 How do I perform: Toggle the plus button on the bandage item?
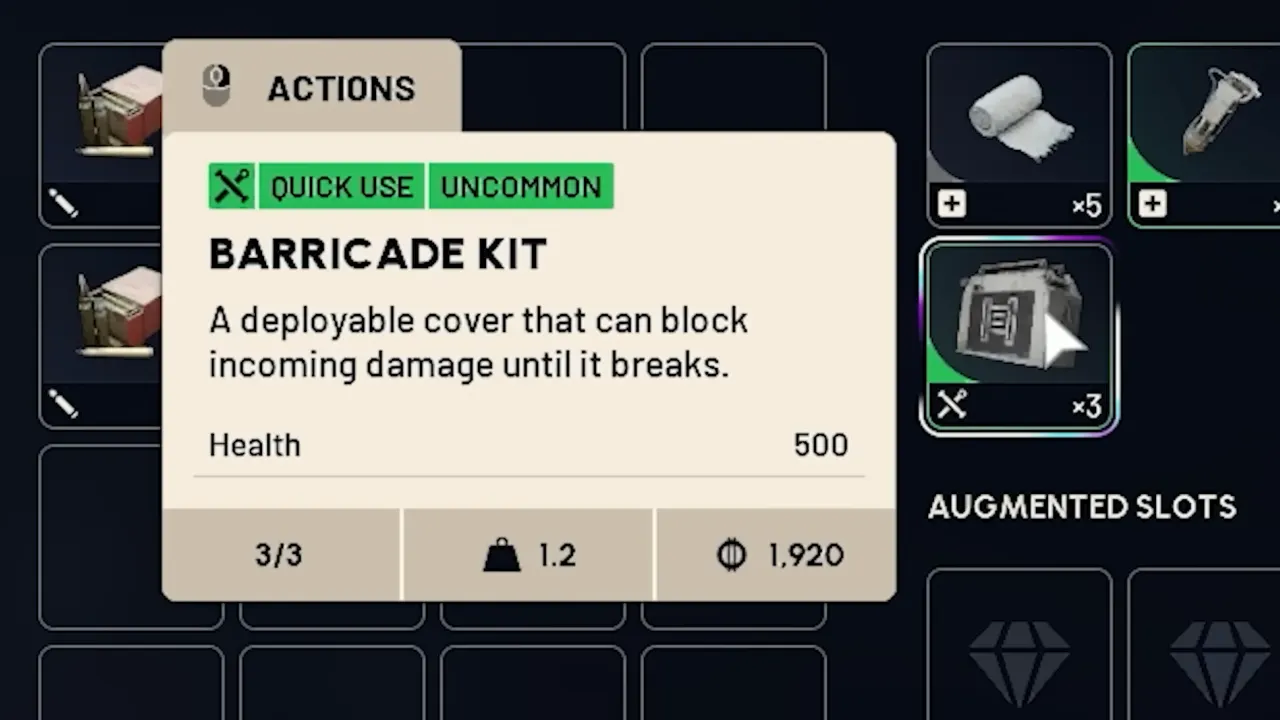tap(951, 205)
